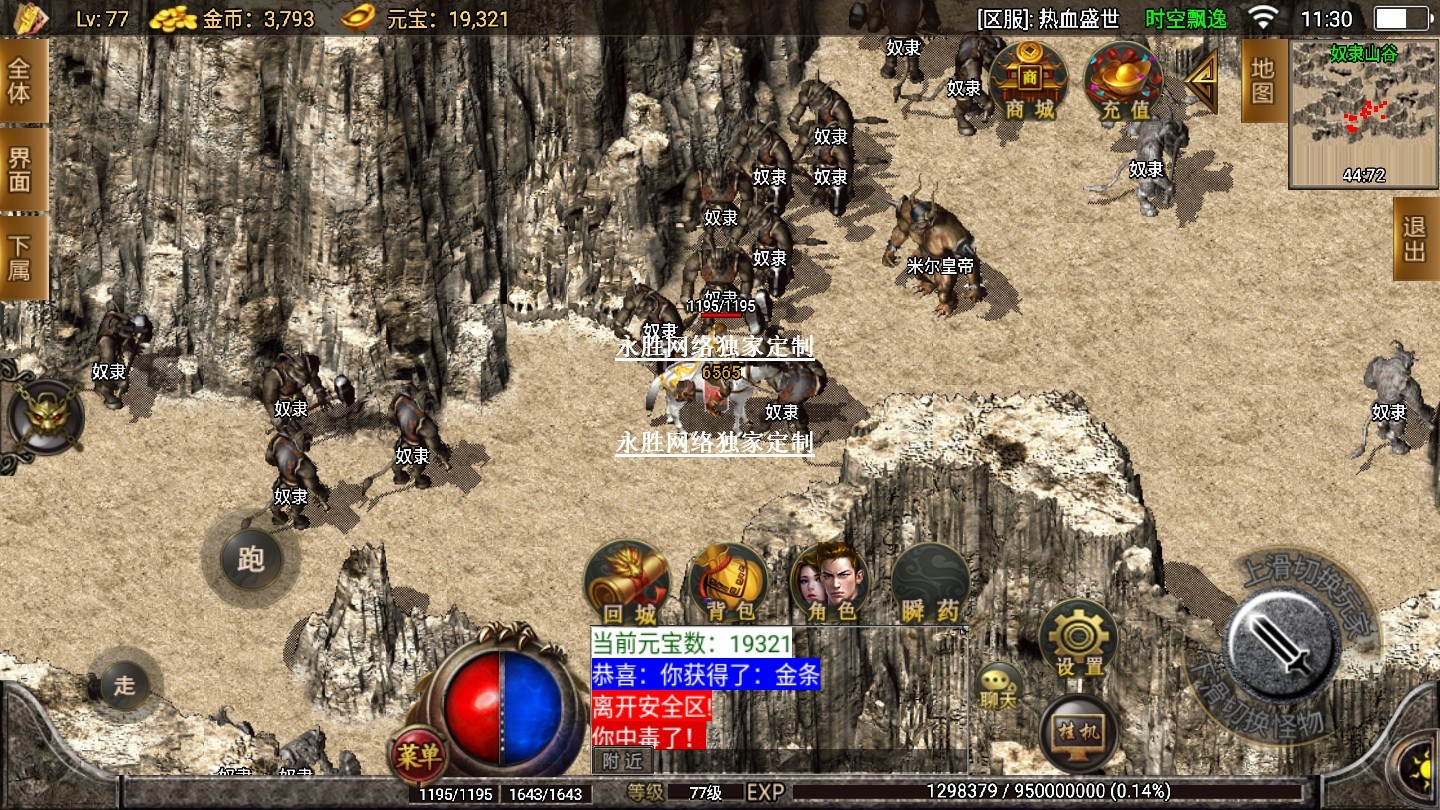Open the 聊天 chat bubble
The height and width of the screenshot is (810, 1440).
coord(999,687)
